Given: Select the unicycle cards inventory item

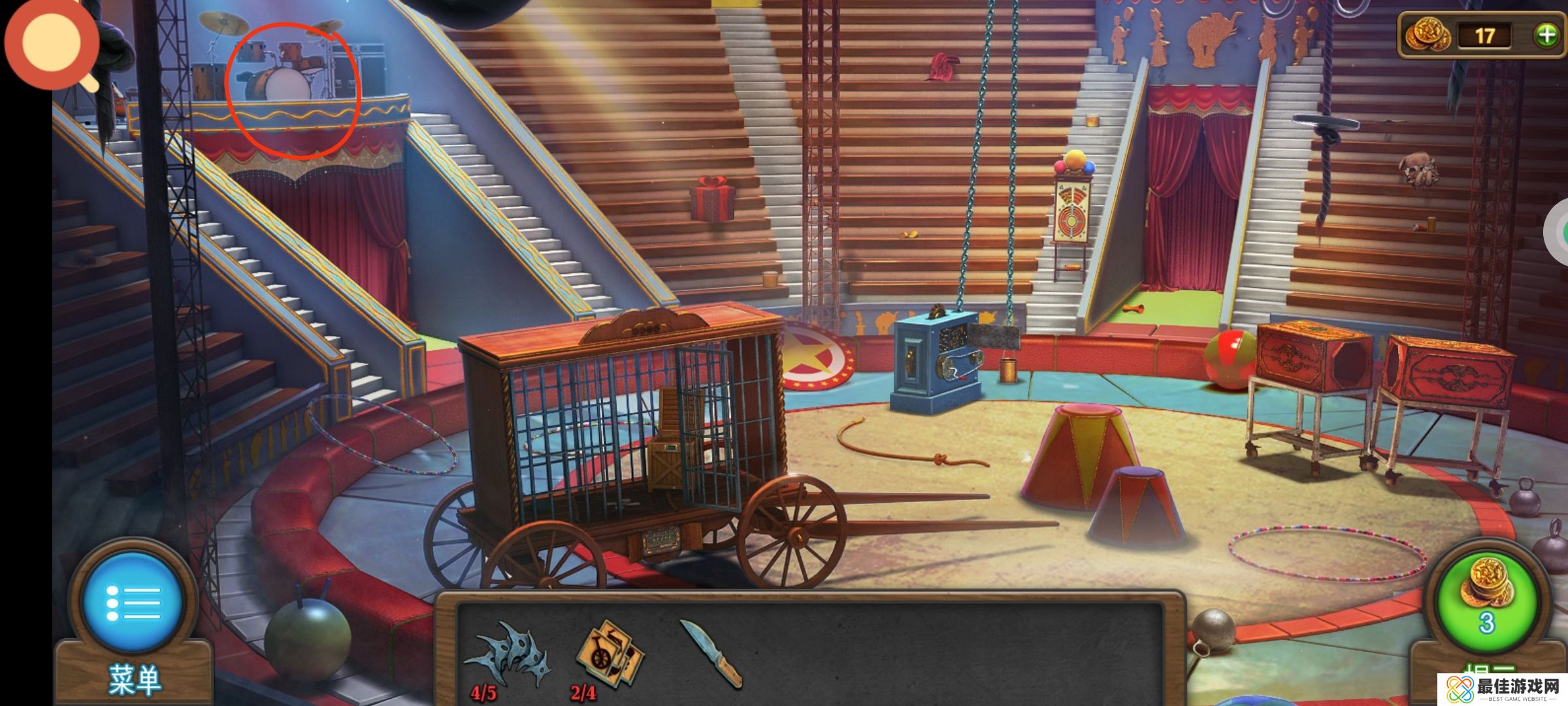Looking at the screenshot, I should click(x=608, y=654).
